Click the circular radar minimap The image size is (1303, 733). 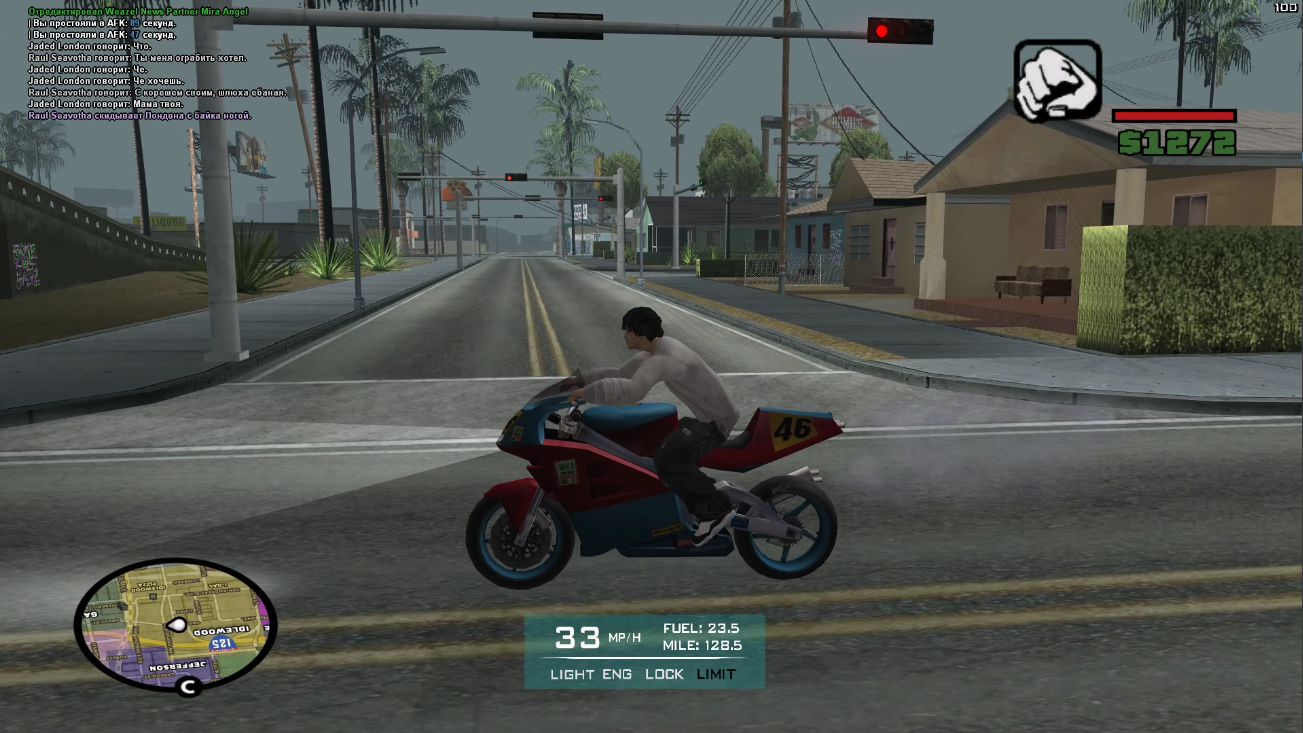click(x=175, y=625)
